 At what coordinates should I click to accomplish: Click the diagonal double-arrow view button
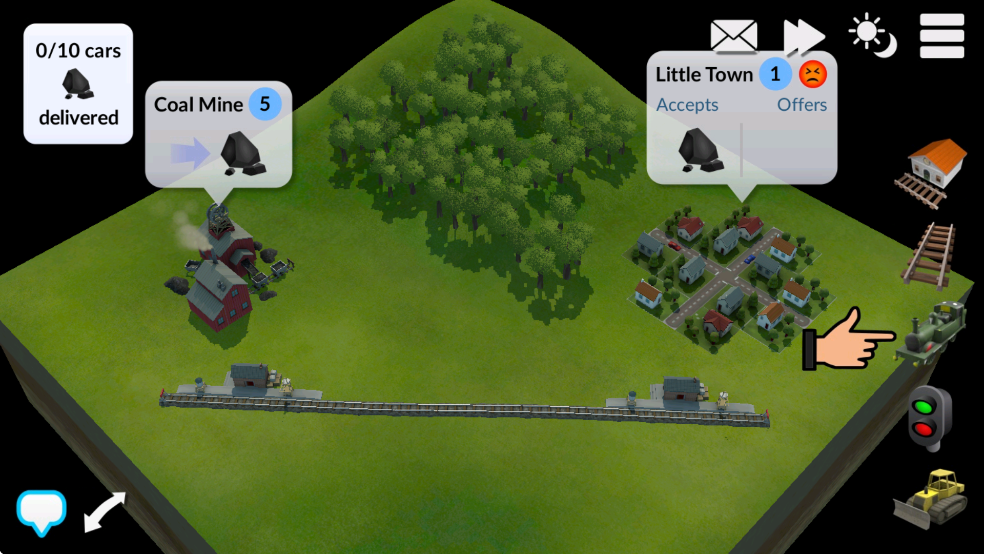pos(105,511)
